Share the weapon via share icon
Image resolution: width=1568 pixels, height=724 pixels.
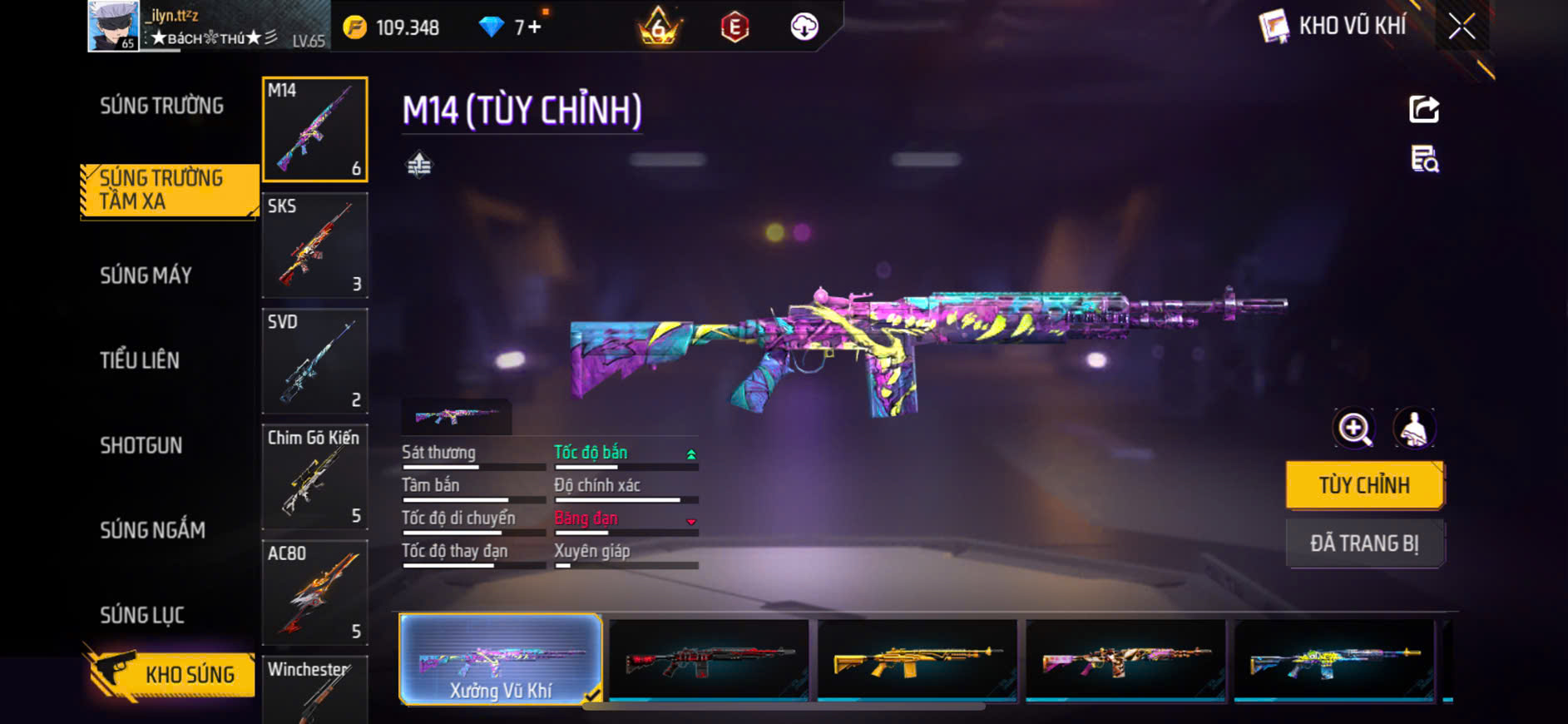point(1423,109)
